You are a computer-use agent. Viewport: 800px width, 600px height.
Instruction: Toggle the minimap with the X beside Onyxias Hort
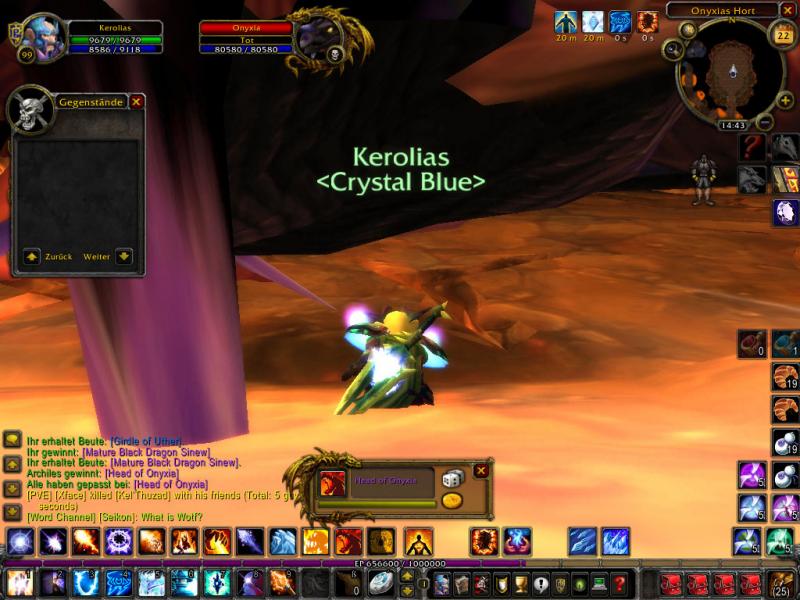[789, 11]
